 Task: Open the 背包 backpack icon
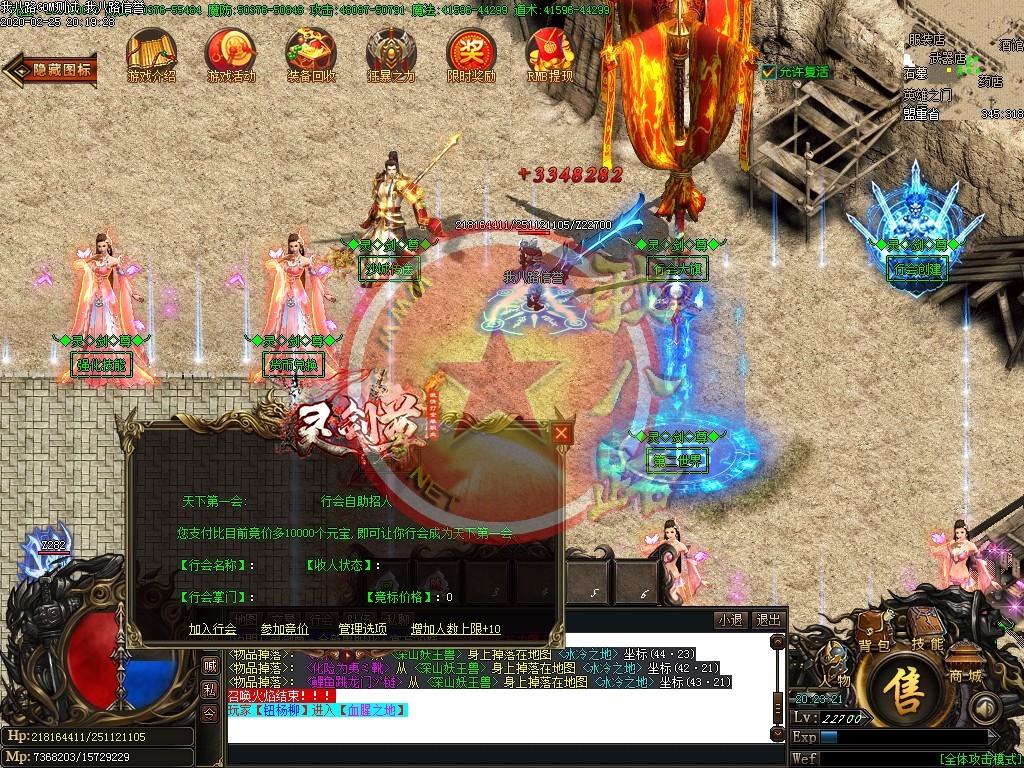873,632
